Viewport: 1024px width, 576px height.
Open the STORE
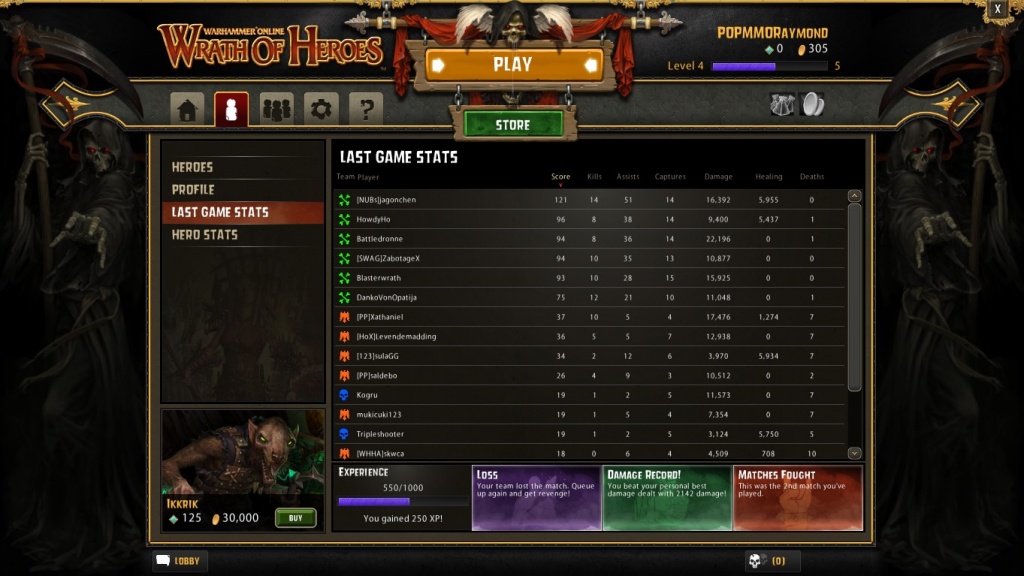pyautogui.click(x=513, y=125)
